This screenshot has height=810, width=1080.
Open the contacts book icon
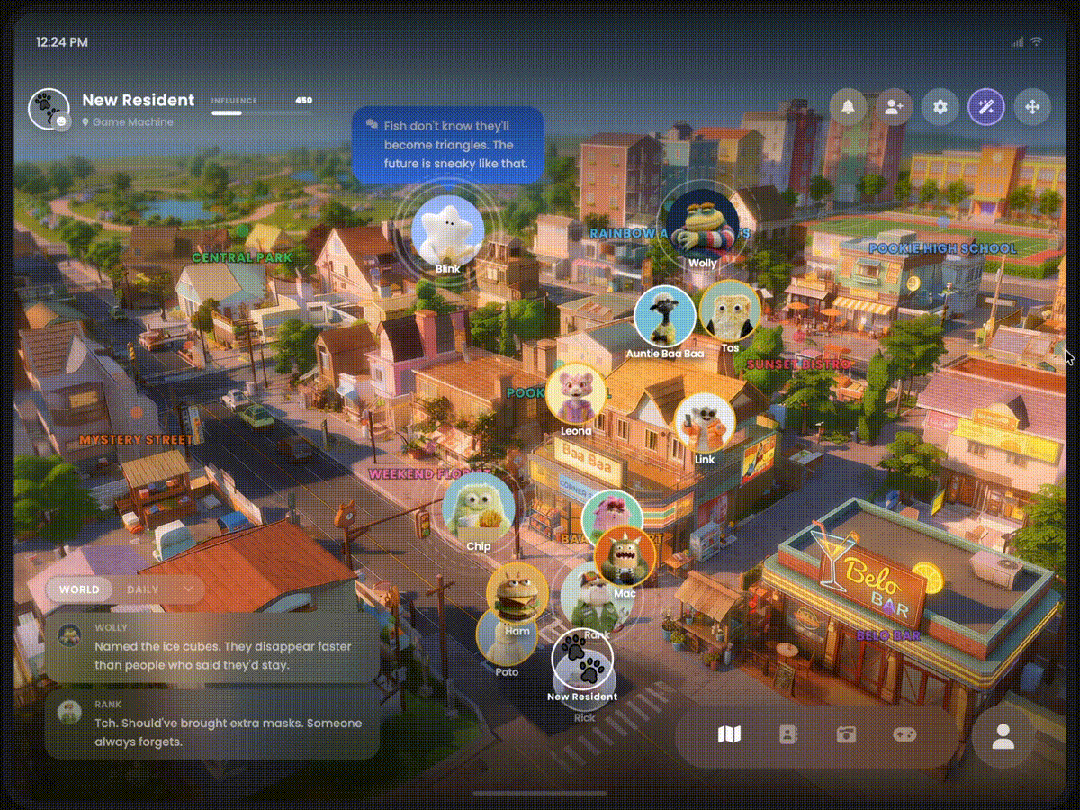click(x=788, y=735)
